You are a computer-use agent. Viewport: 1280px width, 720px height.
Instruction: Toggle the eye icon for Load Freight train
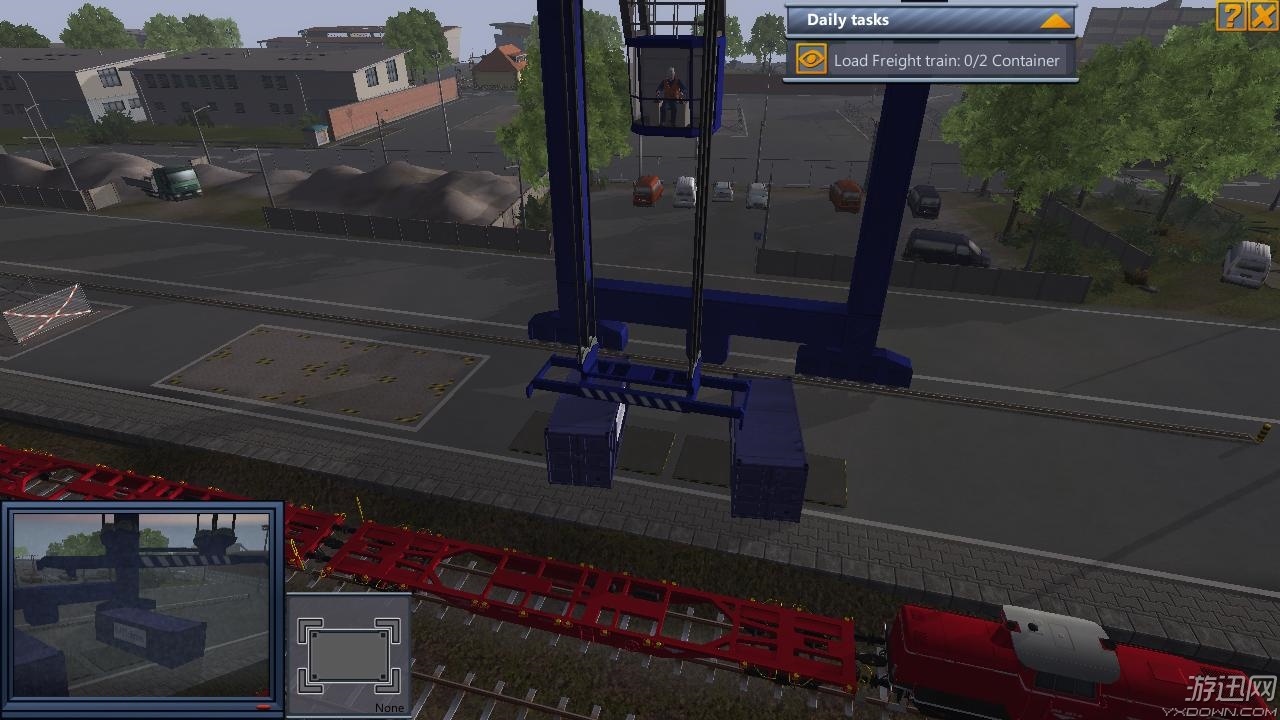point(811,60)
